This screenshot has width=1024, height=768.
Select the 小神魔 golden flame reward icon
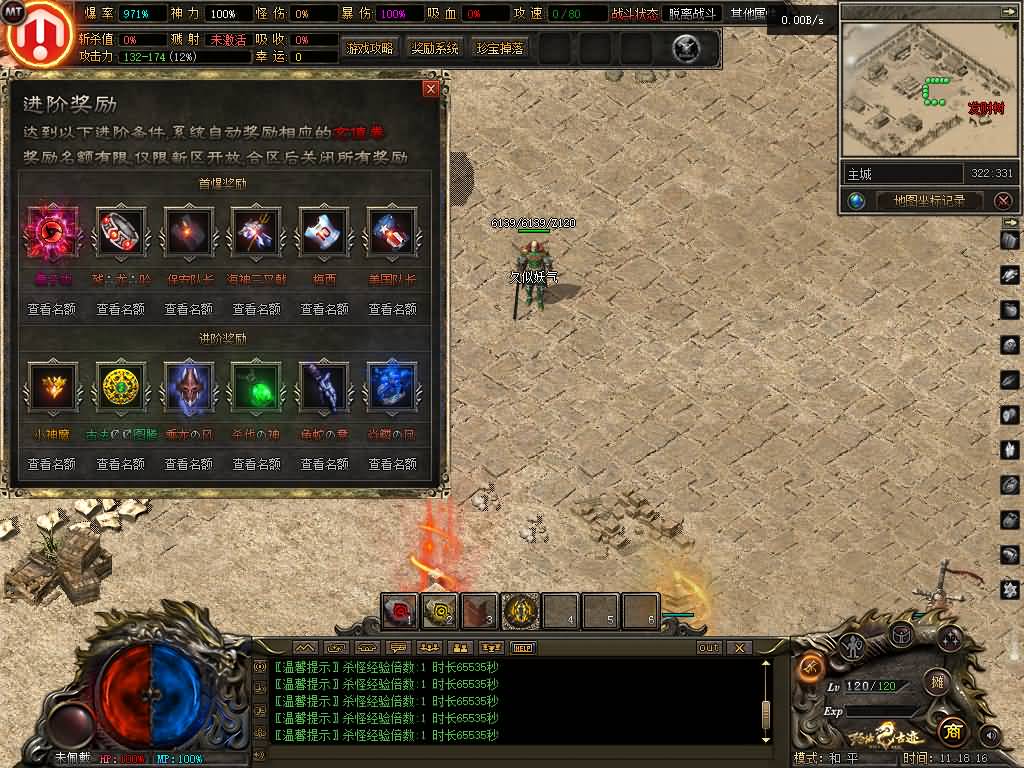(52, 387)
